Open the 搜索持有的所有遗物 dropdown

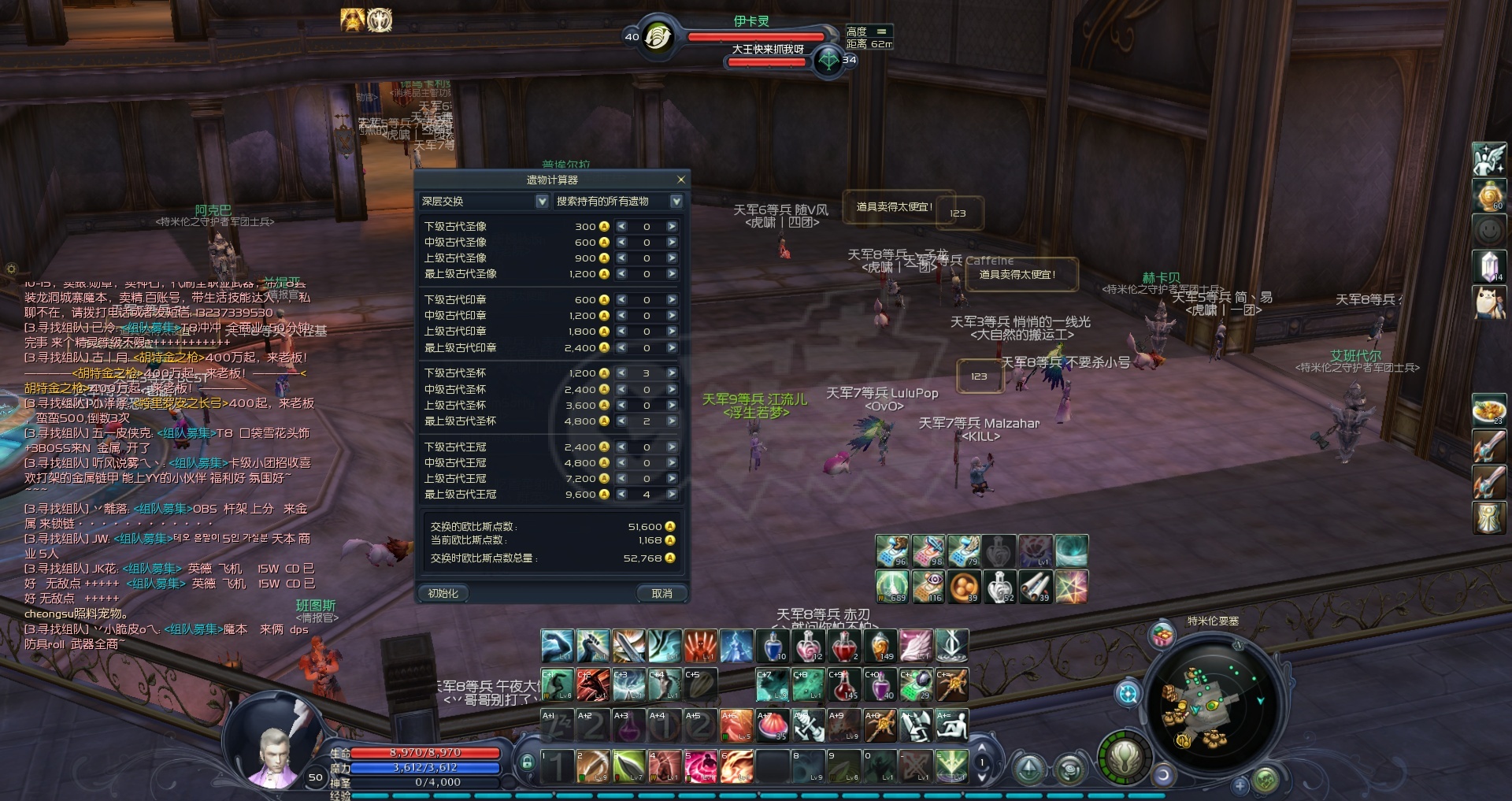tap(676, 202)
